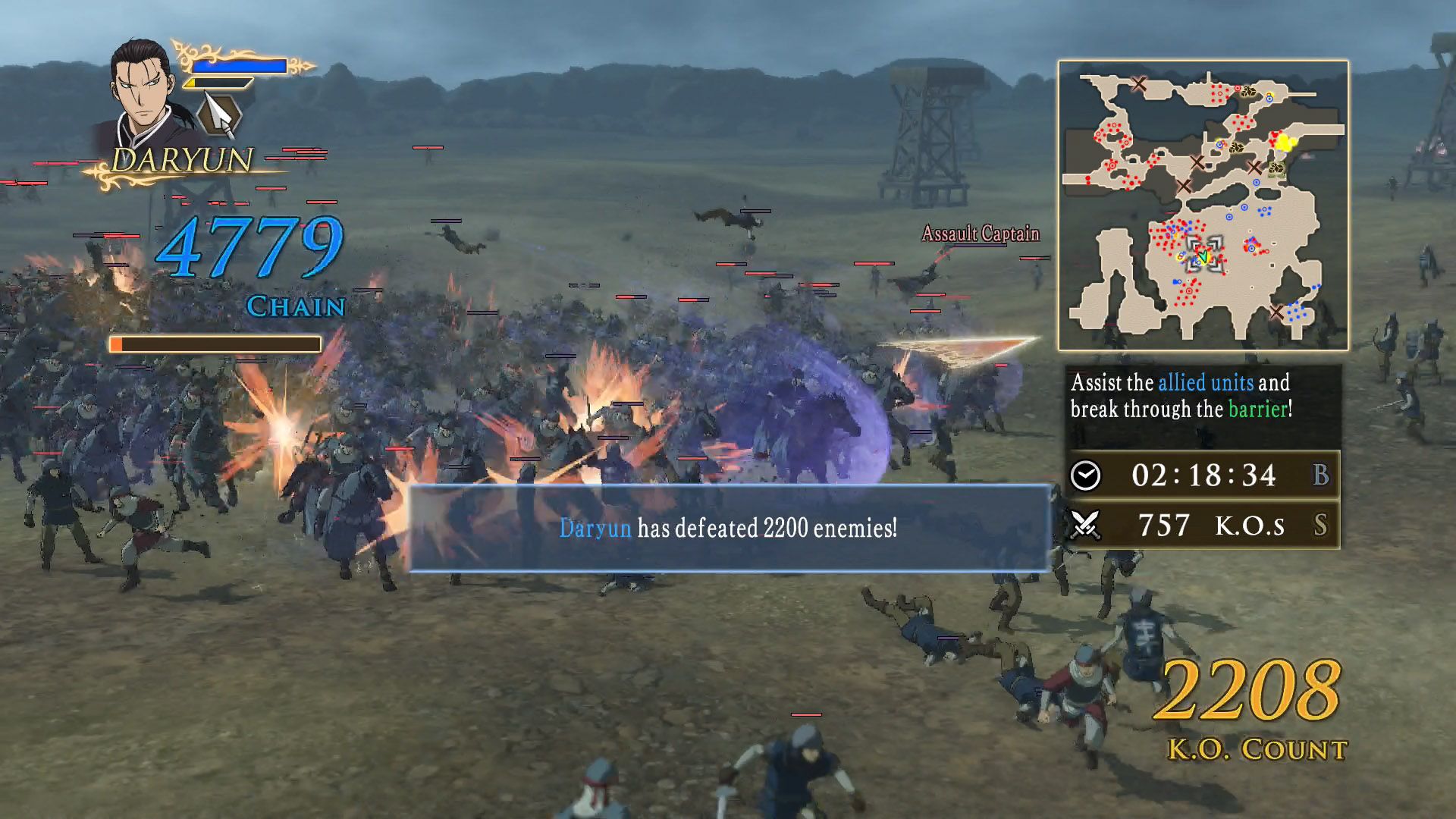Select the yellow objective marker on minimap

coord(1285,142)
